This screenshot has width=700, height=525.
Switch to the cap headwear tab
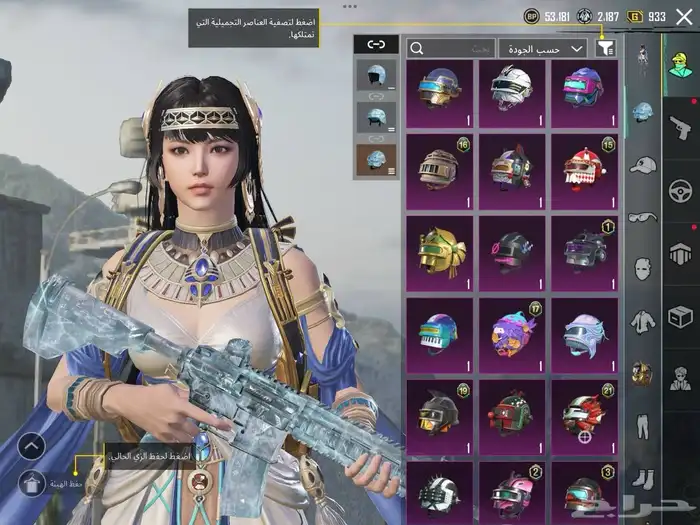[x=642, y=163]
